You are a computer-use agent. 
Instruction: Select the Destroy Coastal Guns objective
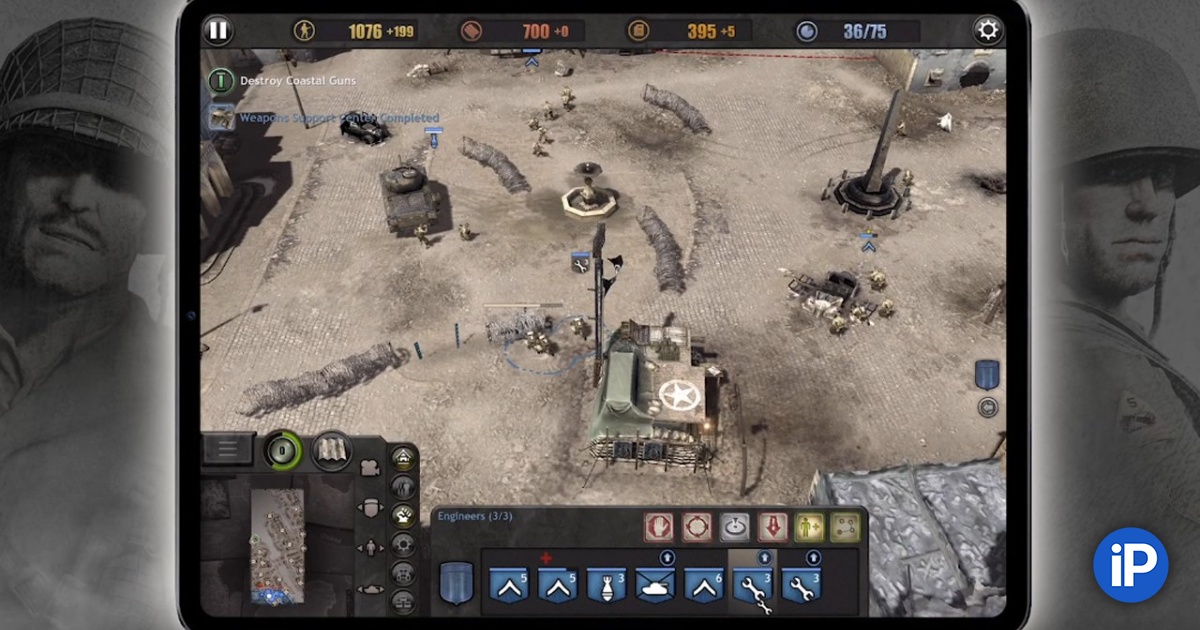coord(297,81)
